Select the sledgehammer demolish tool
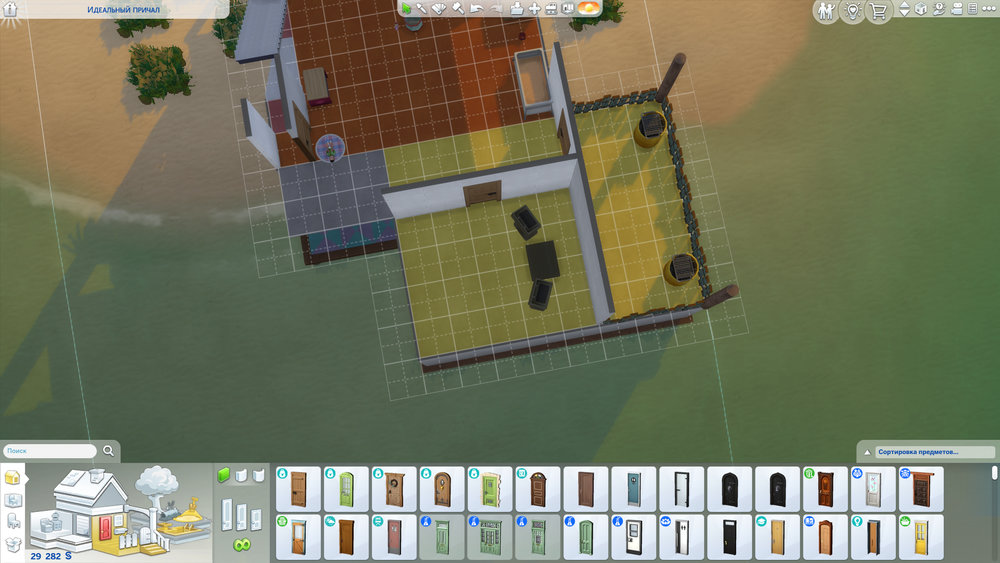This screenshot has width=1000, height=563. coord(457,9)
